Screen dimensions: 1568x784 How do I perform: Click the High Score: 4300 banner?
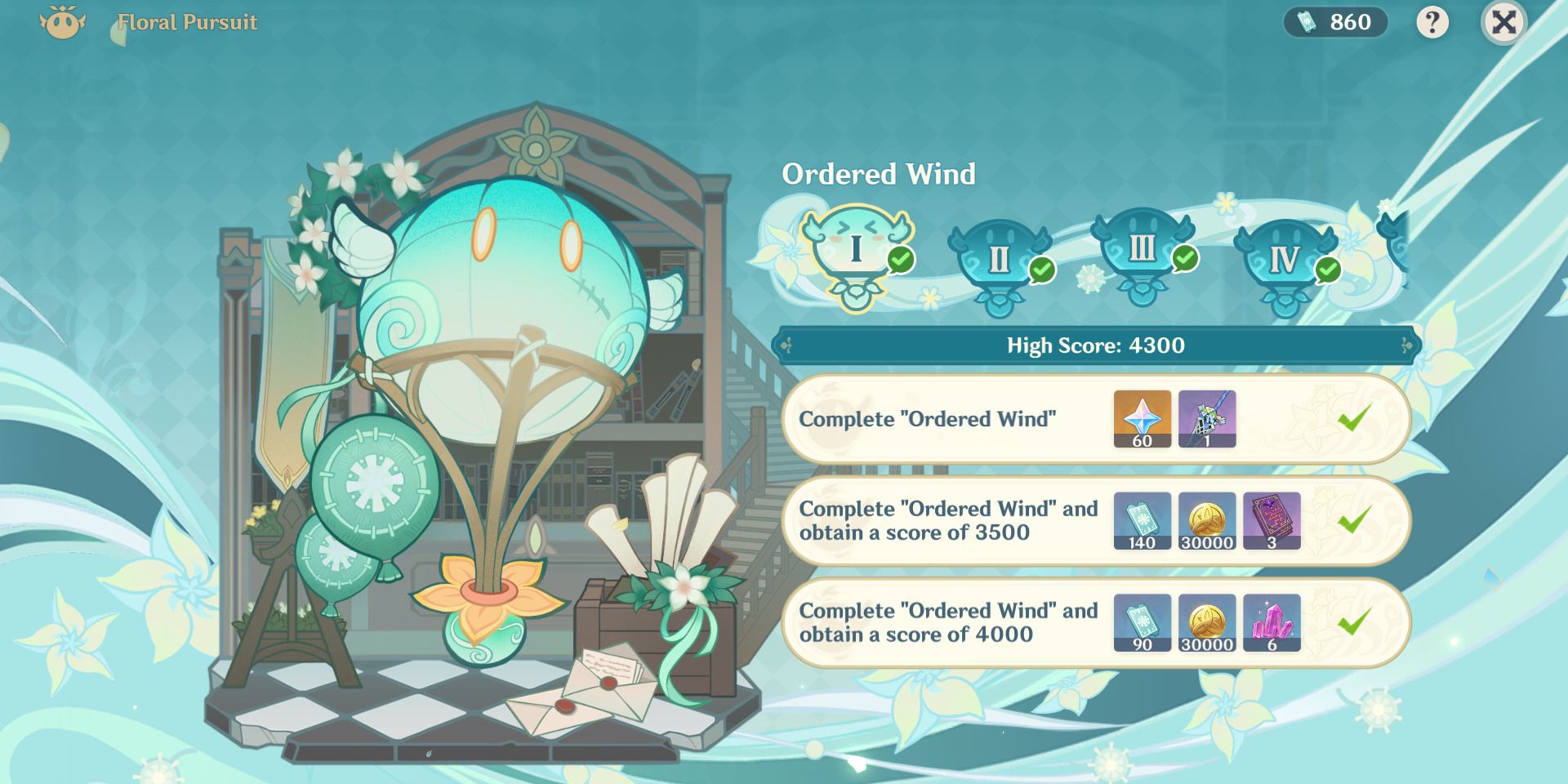click(1094, 345)
